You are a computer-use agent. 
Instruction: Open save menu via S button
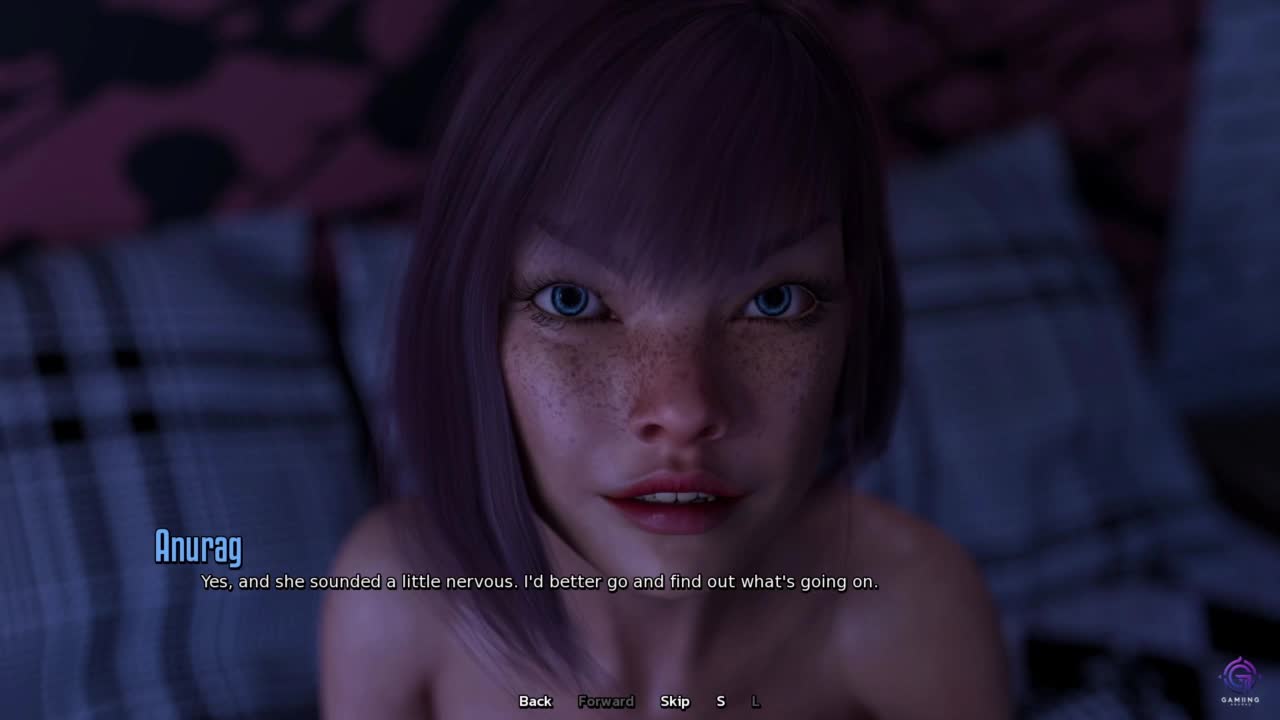720,701
